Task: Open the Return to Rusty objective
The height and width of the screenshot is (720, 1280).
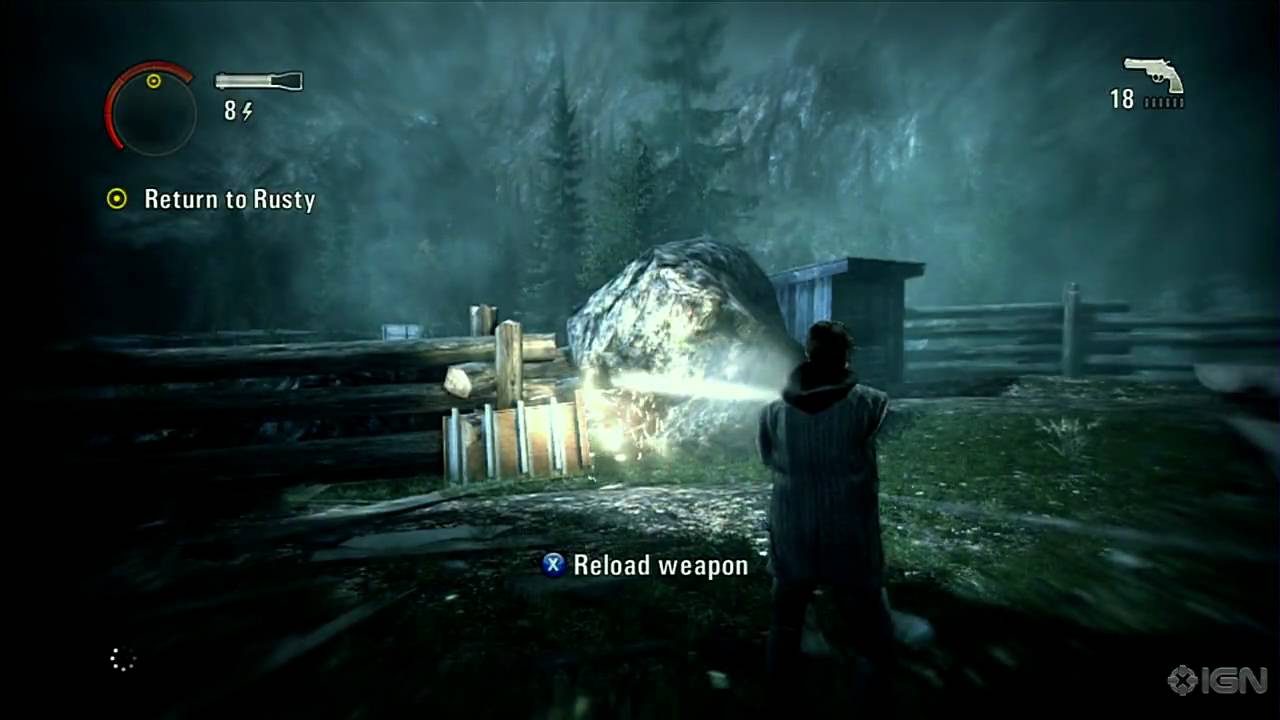Action: [229, 199]
